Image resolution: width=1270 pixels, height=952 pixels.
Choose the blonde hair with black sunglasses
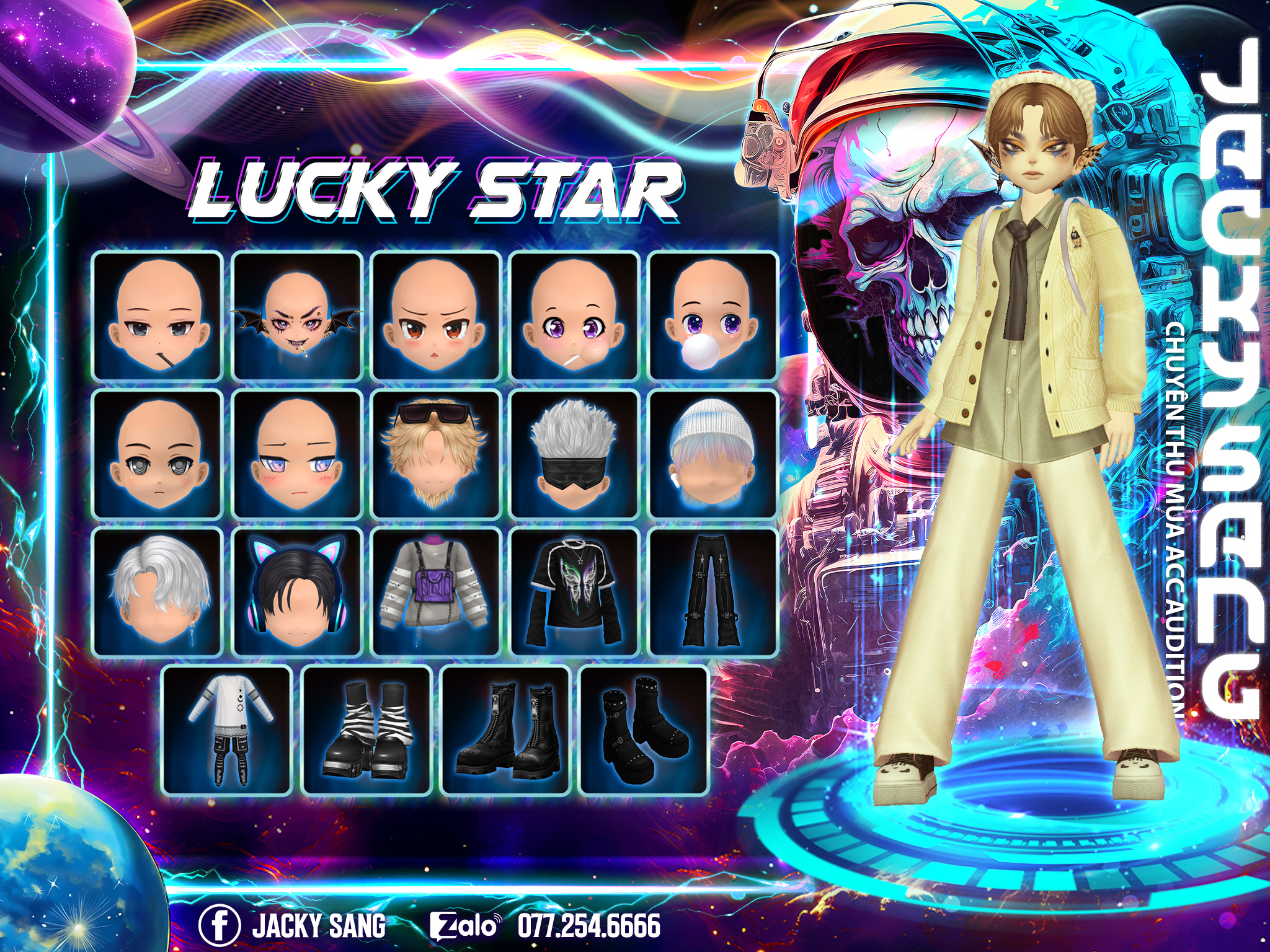coord(436,454)
